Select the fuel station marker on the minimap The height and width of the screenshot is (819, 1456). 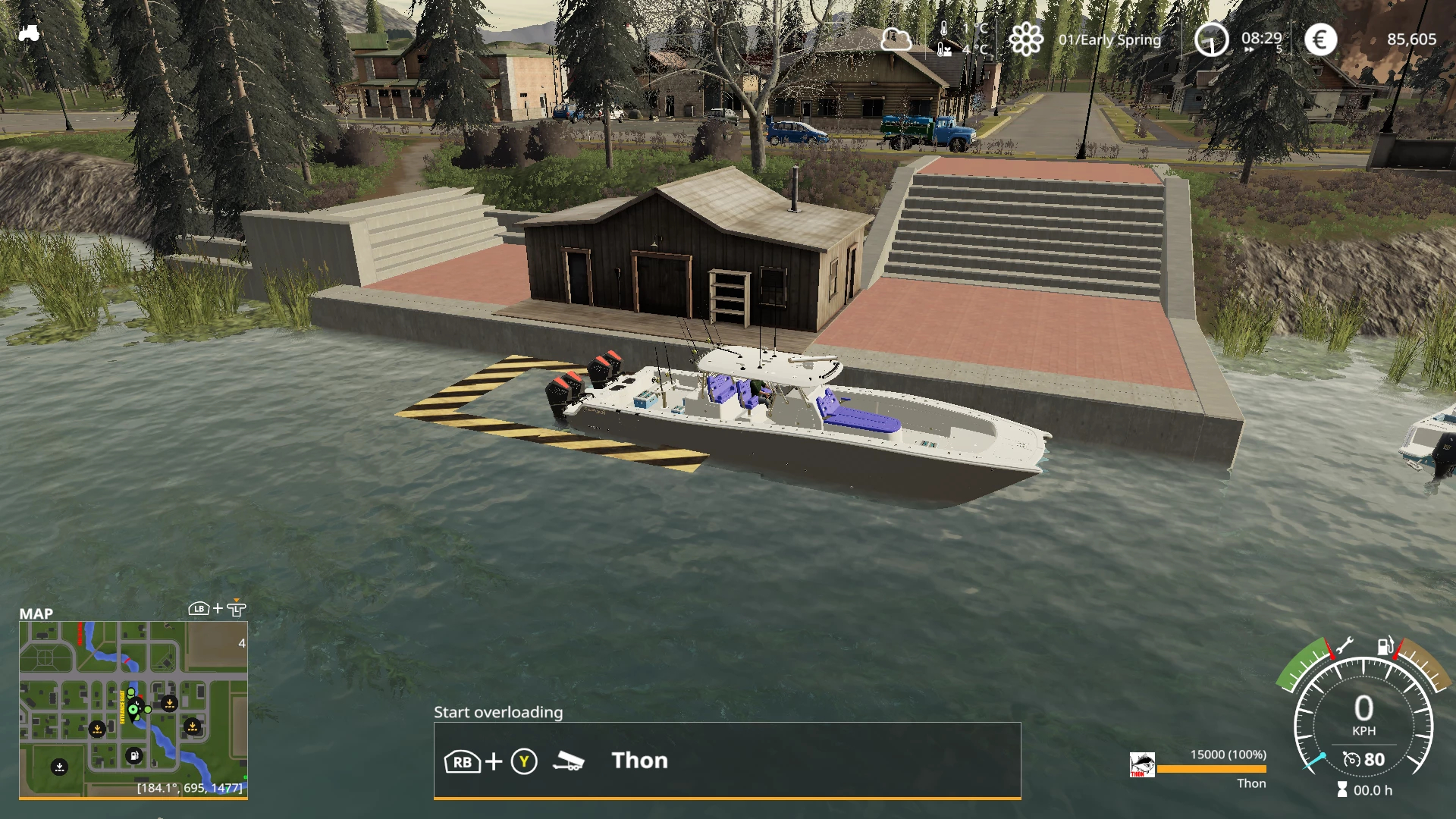click(x=133, y=755)
